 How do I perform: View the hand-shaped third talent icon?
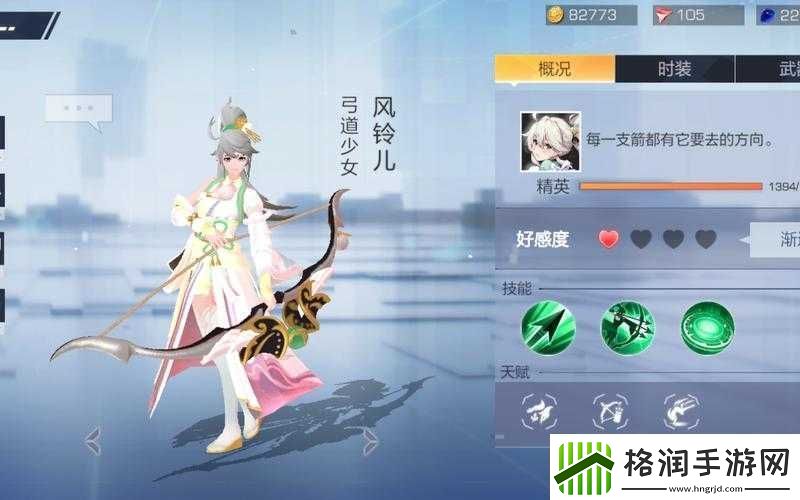pyautogui.click(x=681, y=409)
